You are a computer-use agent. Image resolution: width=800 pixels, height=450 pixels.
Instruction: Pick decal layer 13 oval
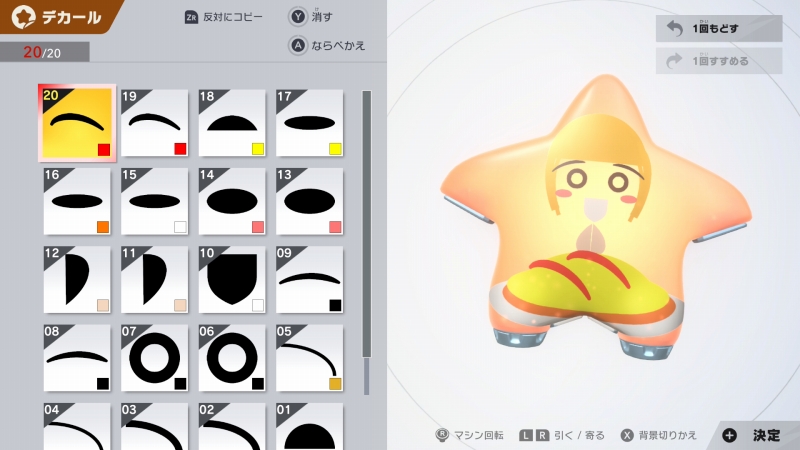pos(310,201)
